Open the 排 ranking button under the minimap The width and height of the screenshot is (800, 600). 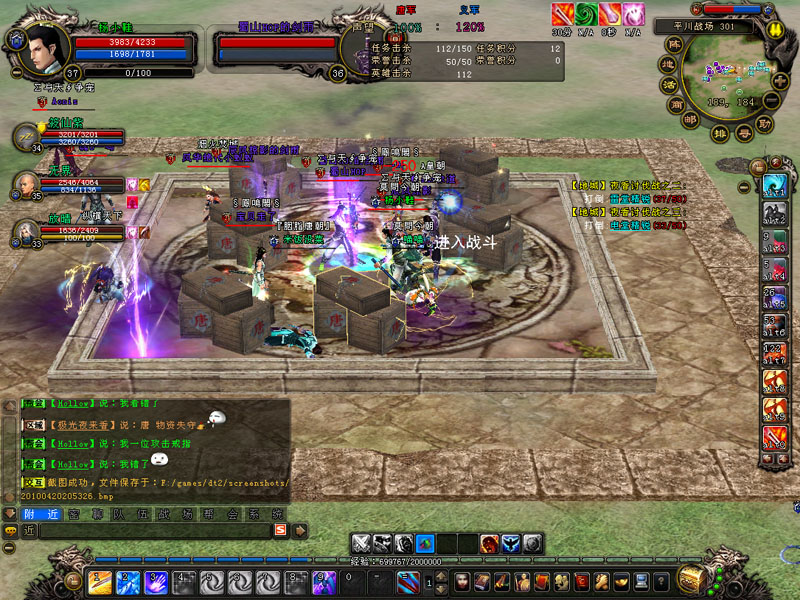click(718, 132)
